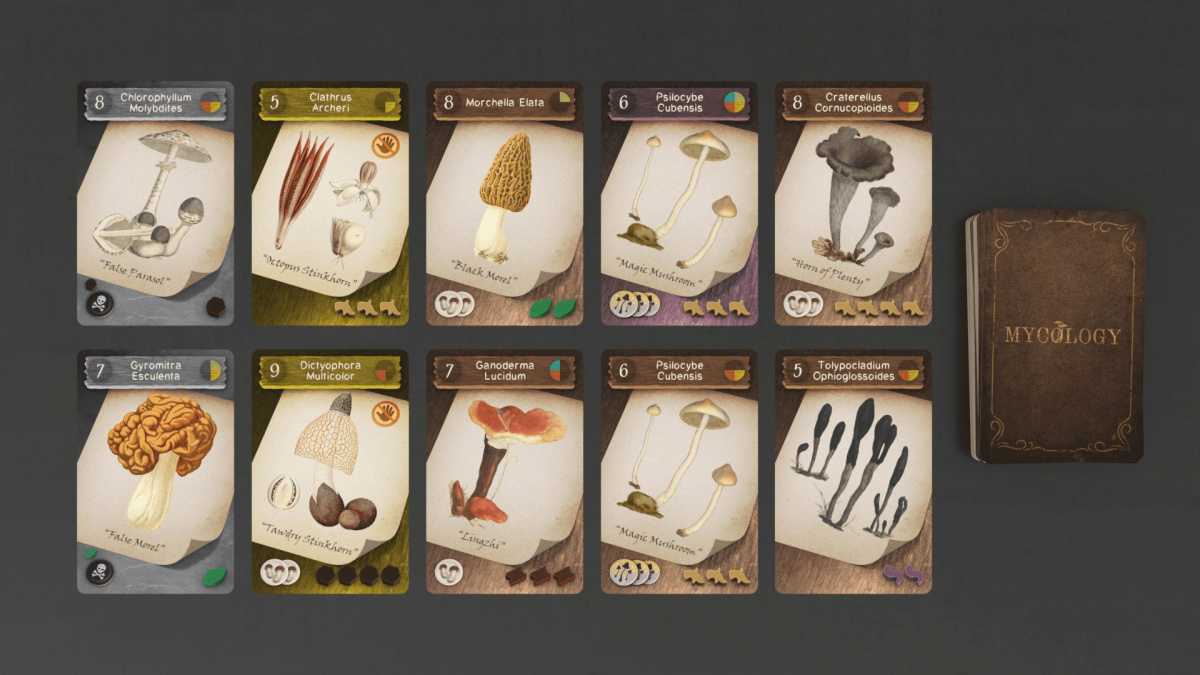1200x675 pixels.
Task: Choose the Morchella Elata Black Morel card
Action: click(504, 203)
